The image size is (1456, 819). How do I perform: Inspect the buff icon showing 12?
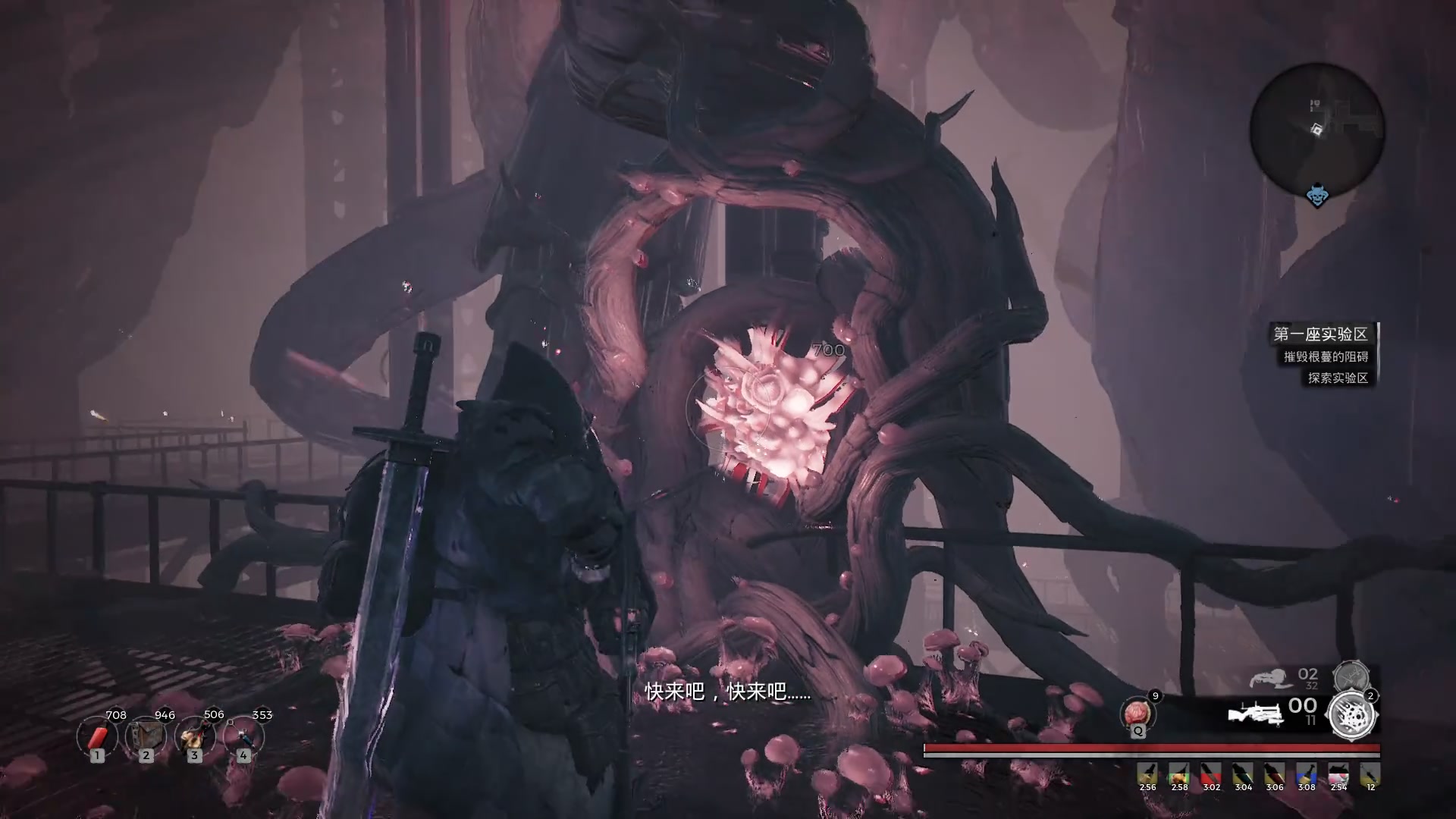coord(1370,773)
